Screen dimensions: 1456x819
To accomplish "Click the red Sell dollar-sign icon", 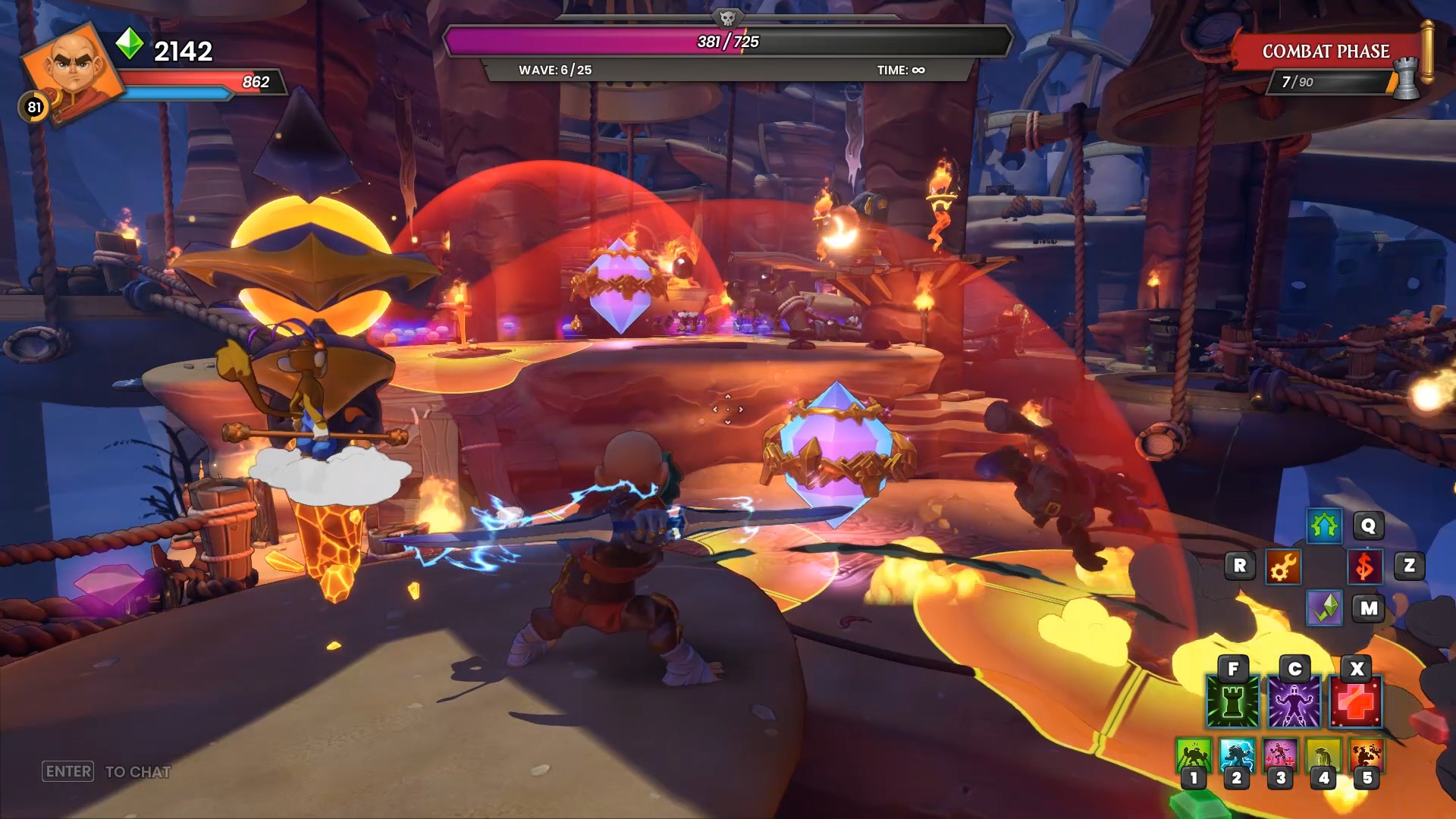I will (1365, 565).
